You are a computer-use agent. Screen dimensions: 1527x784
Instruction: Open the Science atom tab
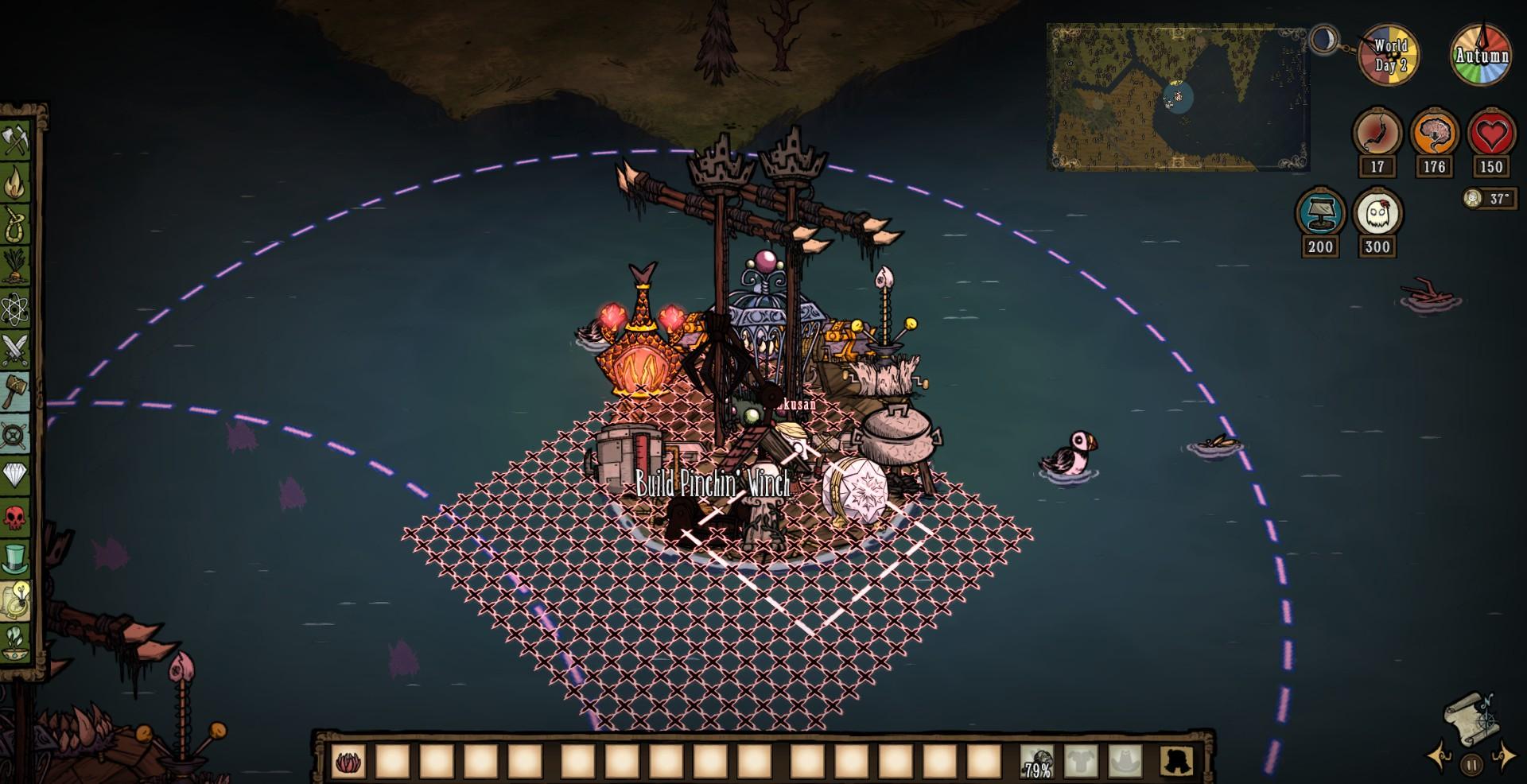(x=17, y=309)
